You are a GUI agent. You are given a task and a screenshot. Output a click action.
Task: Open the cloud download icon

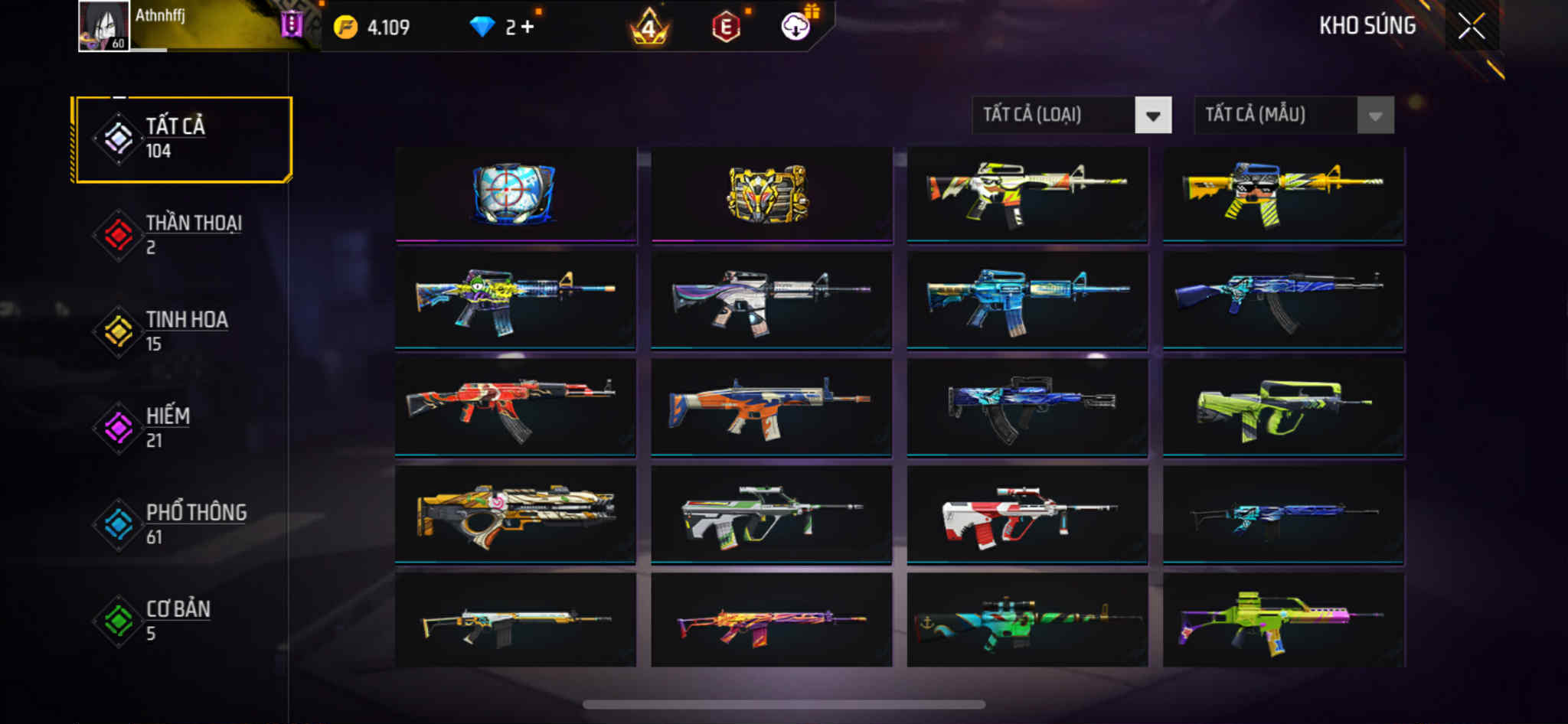click(x=796, y=27)
